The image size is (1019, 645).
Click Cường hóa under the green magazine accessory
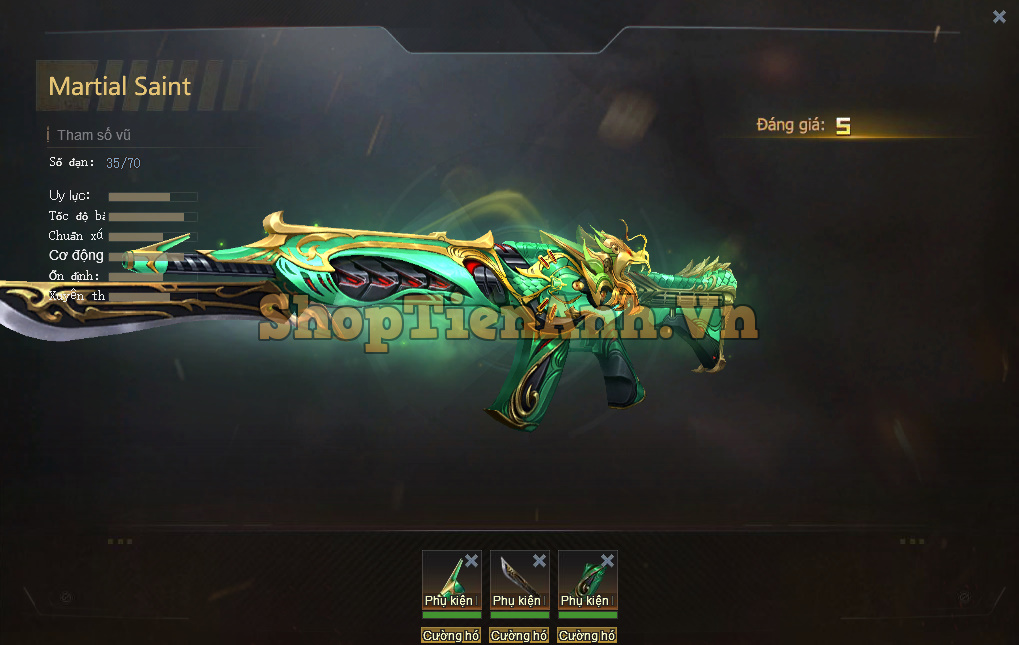pyautogui.click(x=587, y=635)
